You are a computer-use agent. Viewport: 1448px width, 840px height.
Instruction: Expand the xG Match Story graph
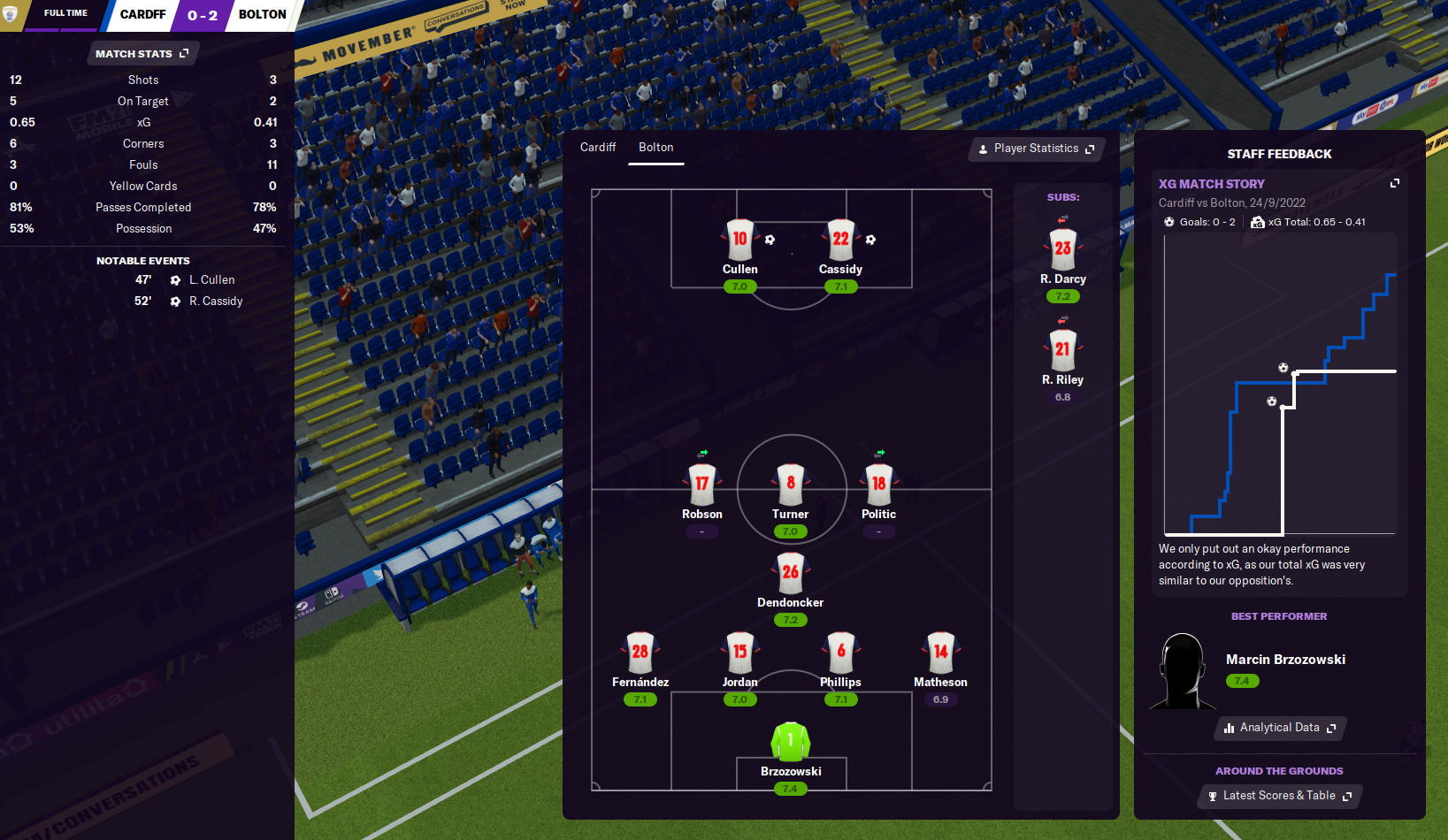pos(1395,183)
